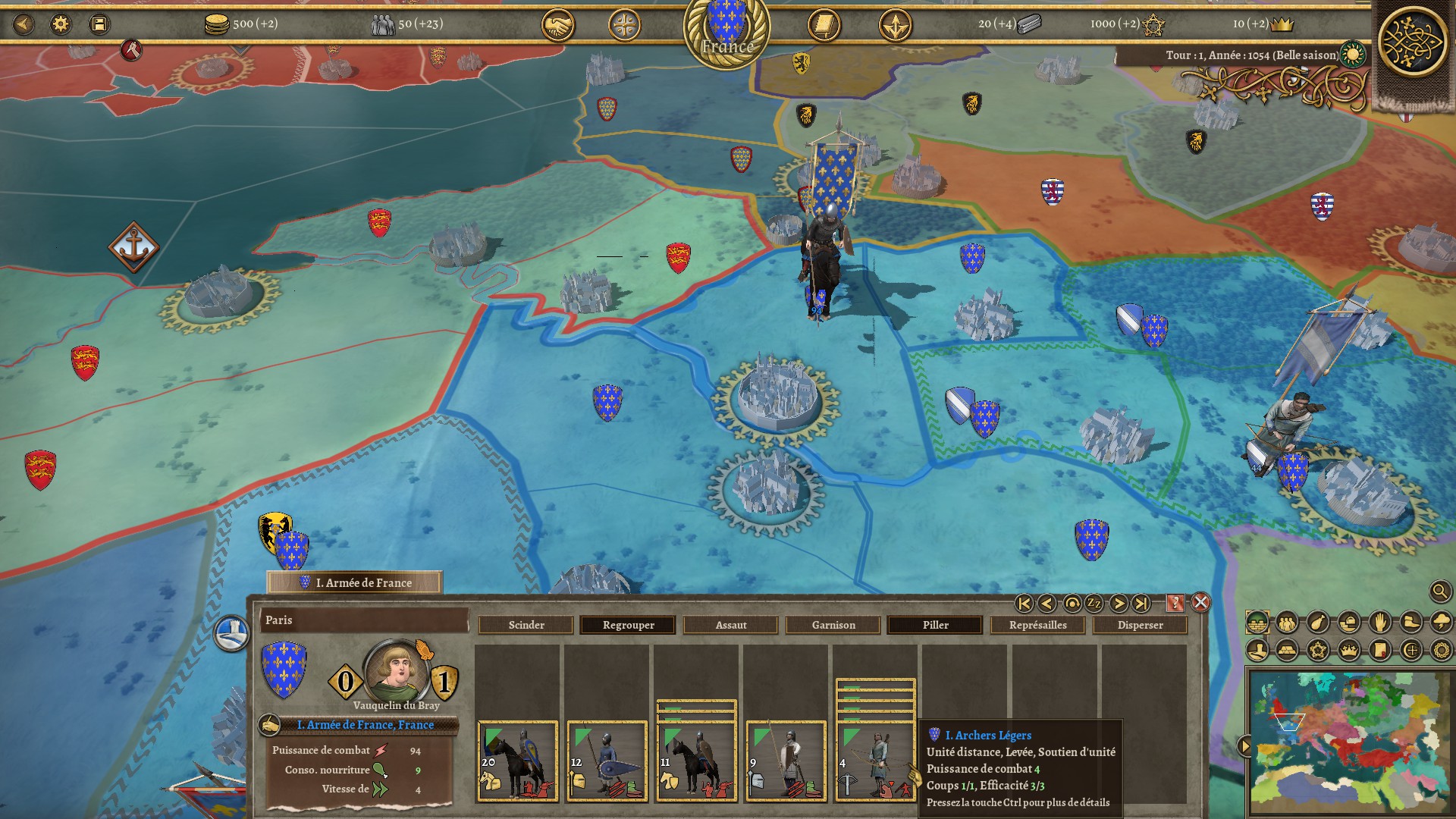Click the floppy disk save icon

(x=99, y=24)
